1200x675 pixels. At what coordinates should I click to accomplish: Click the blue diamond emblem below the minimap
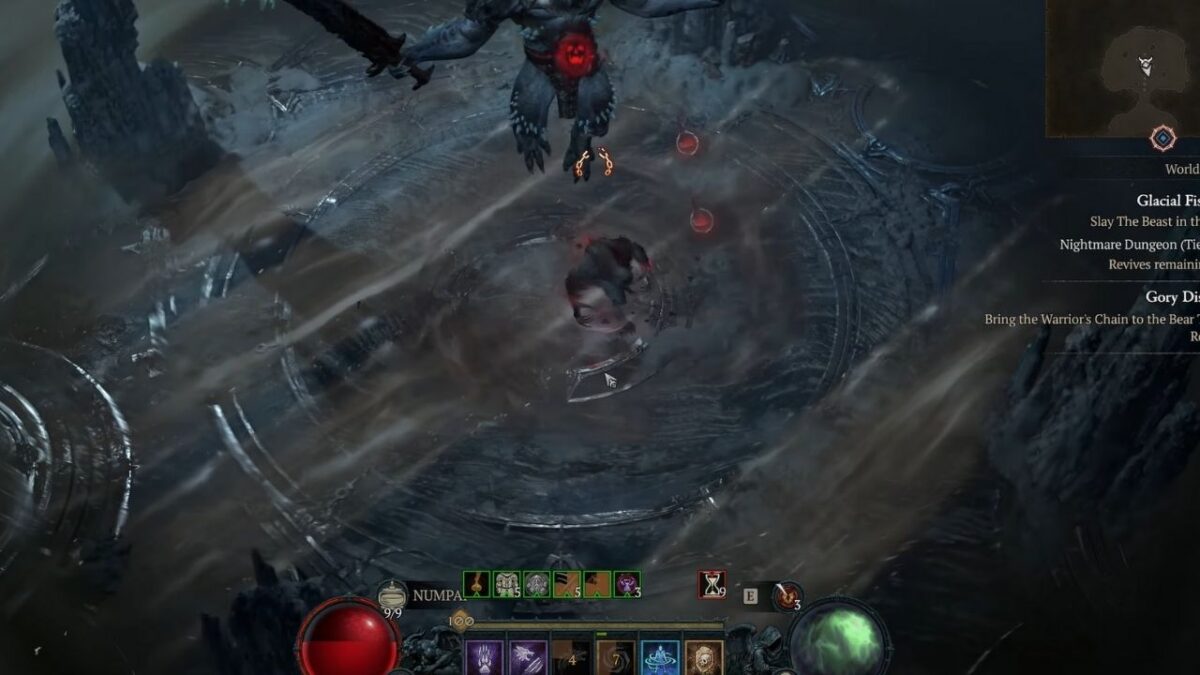coord(1162,138)
